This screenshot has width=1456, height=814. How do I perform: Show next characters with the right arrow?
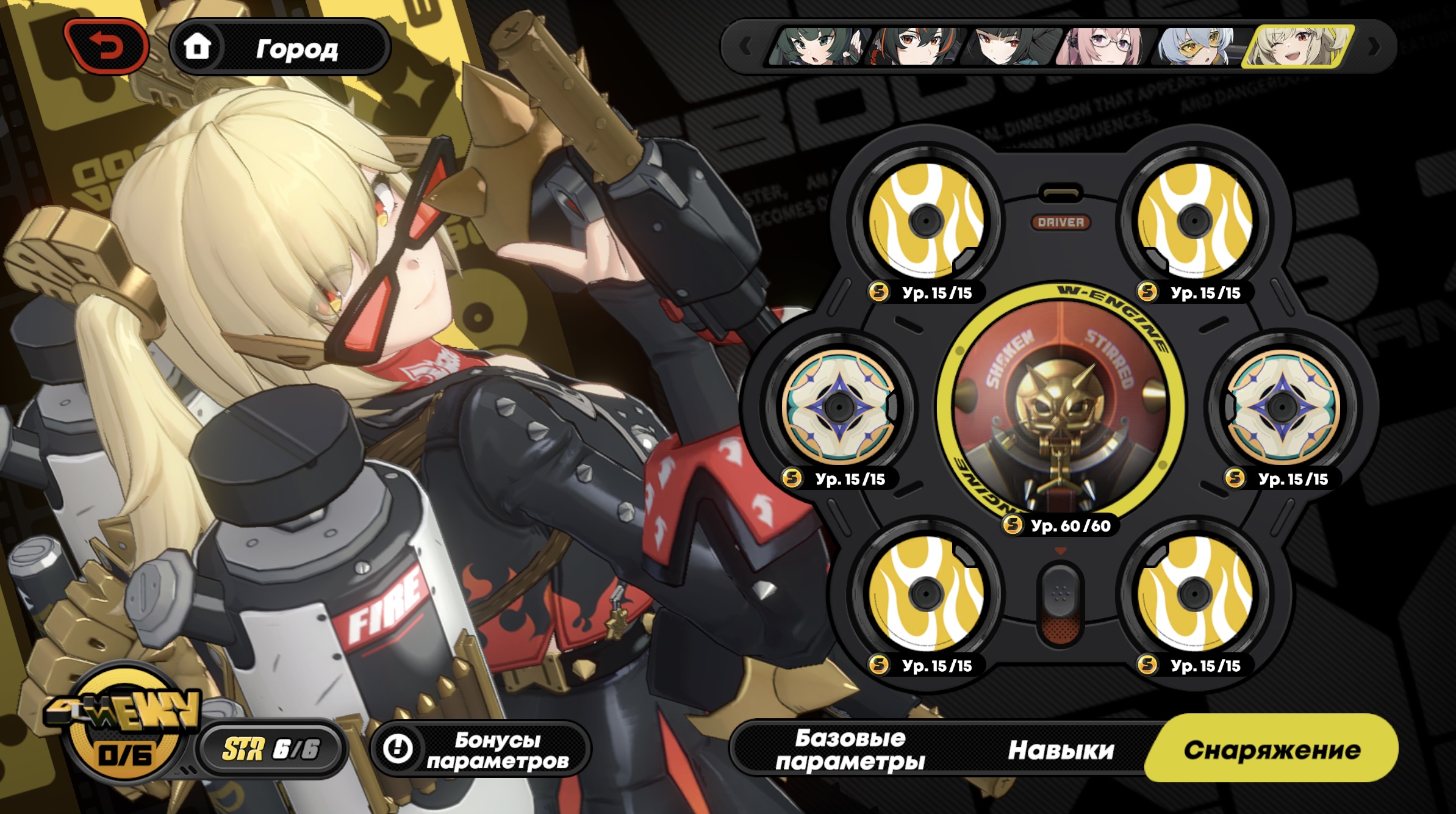click(1374, 46)
